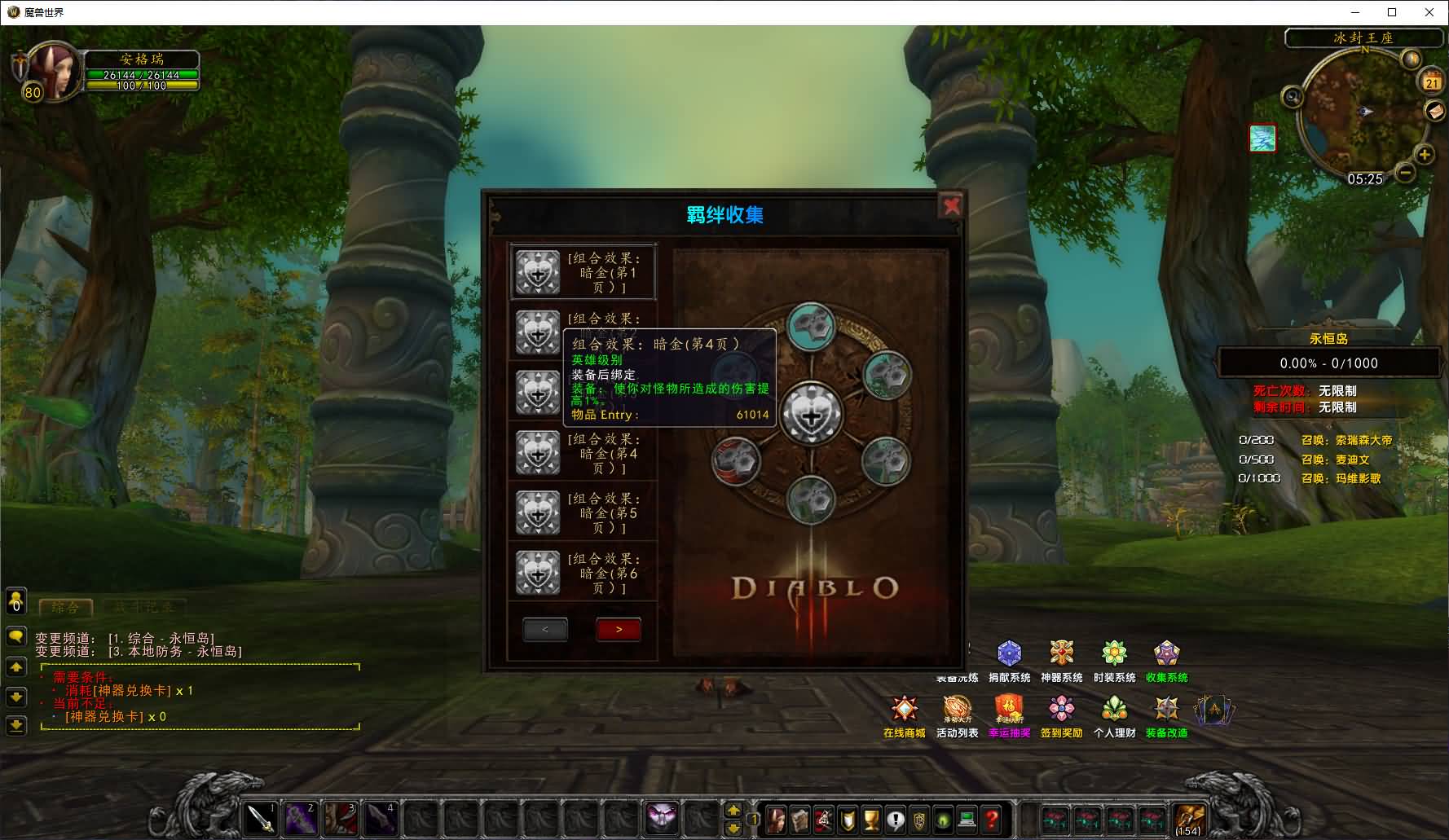Close the game window
Screen dimensions: 1449x840
point(1429,12)
